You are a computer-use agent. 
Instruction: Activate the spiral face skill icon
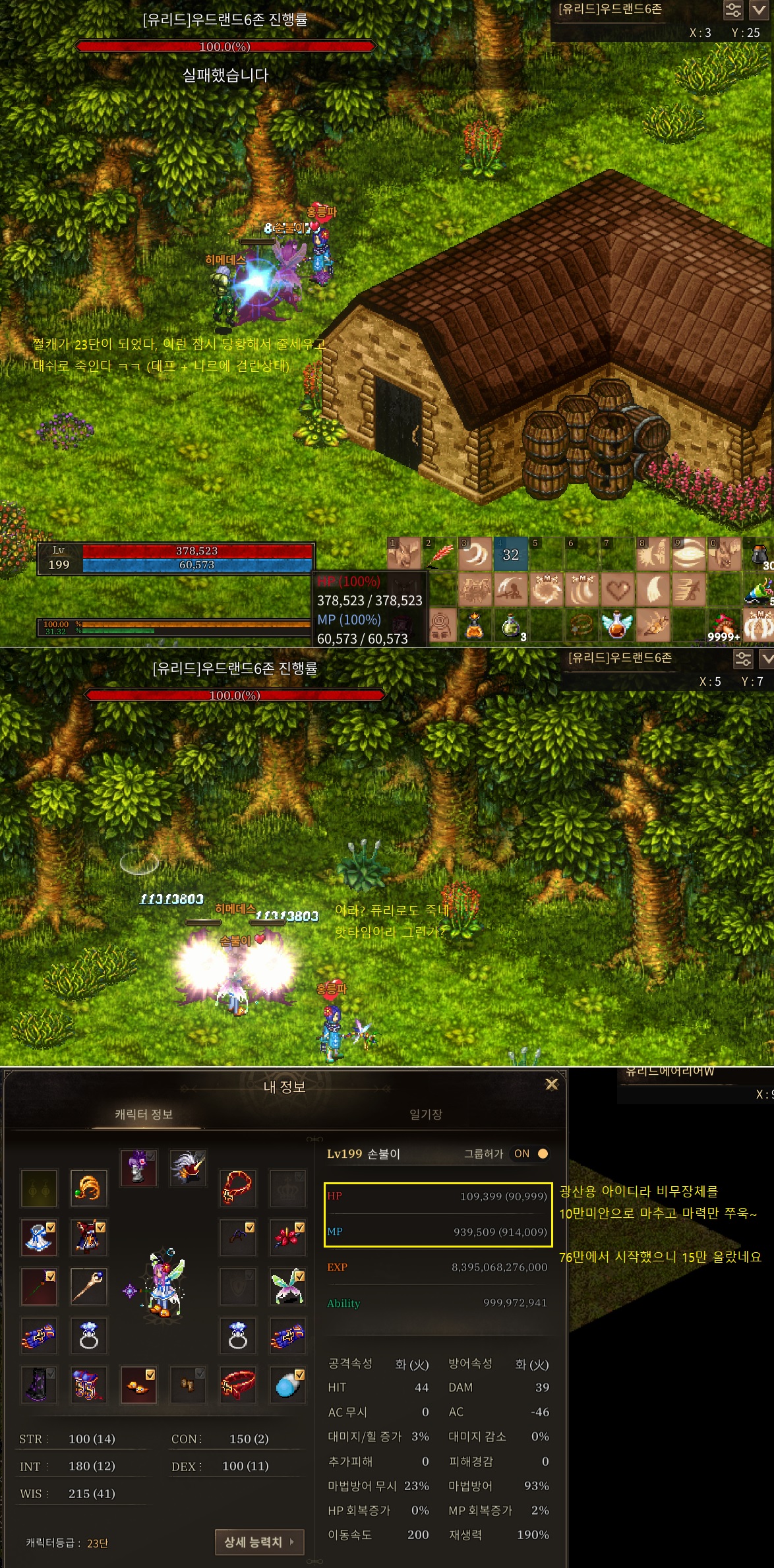pyautogui.click(x=440, y=624)
